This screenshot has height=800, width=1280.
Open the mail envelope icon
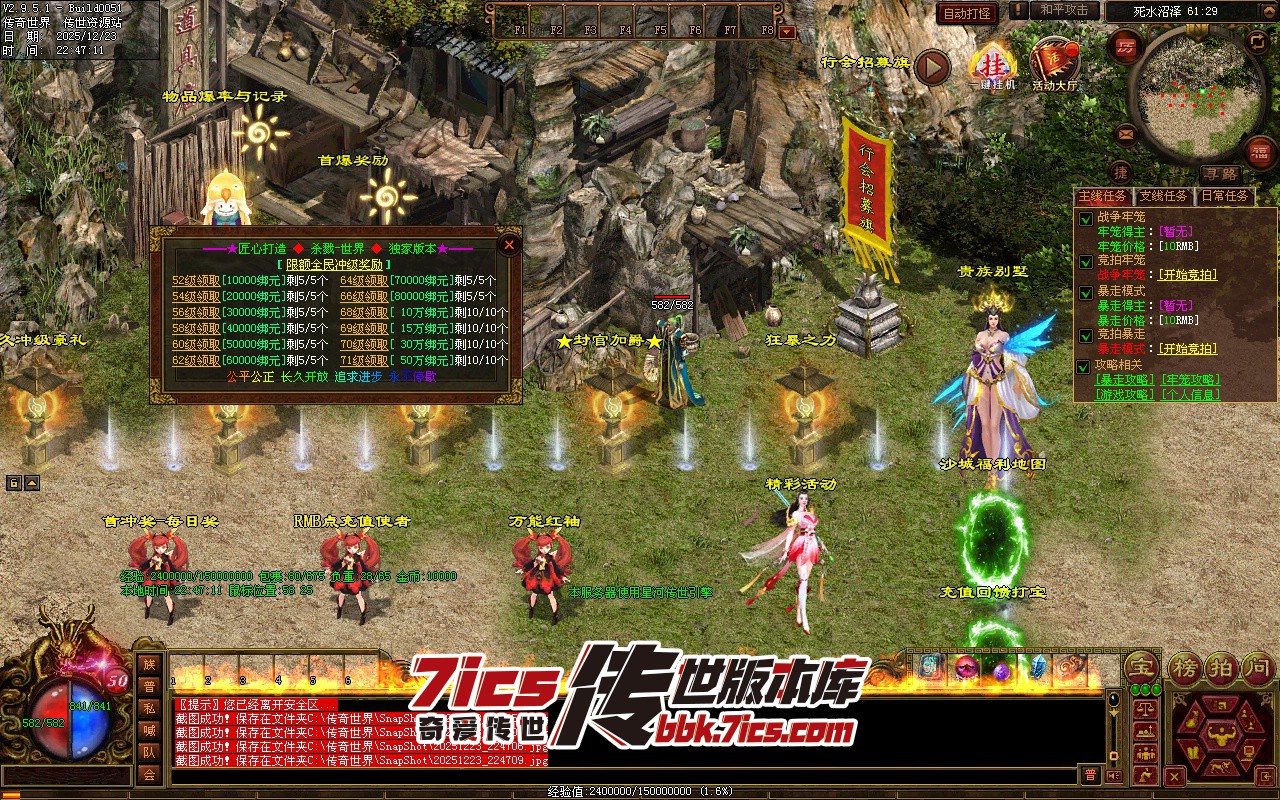tap(1127, 133)
